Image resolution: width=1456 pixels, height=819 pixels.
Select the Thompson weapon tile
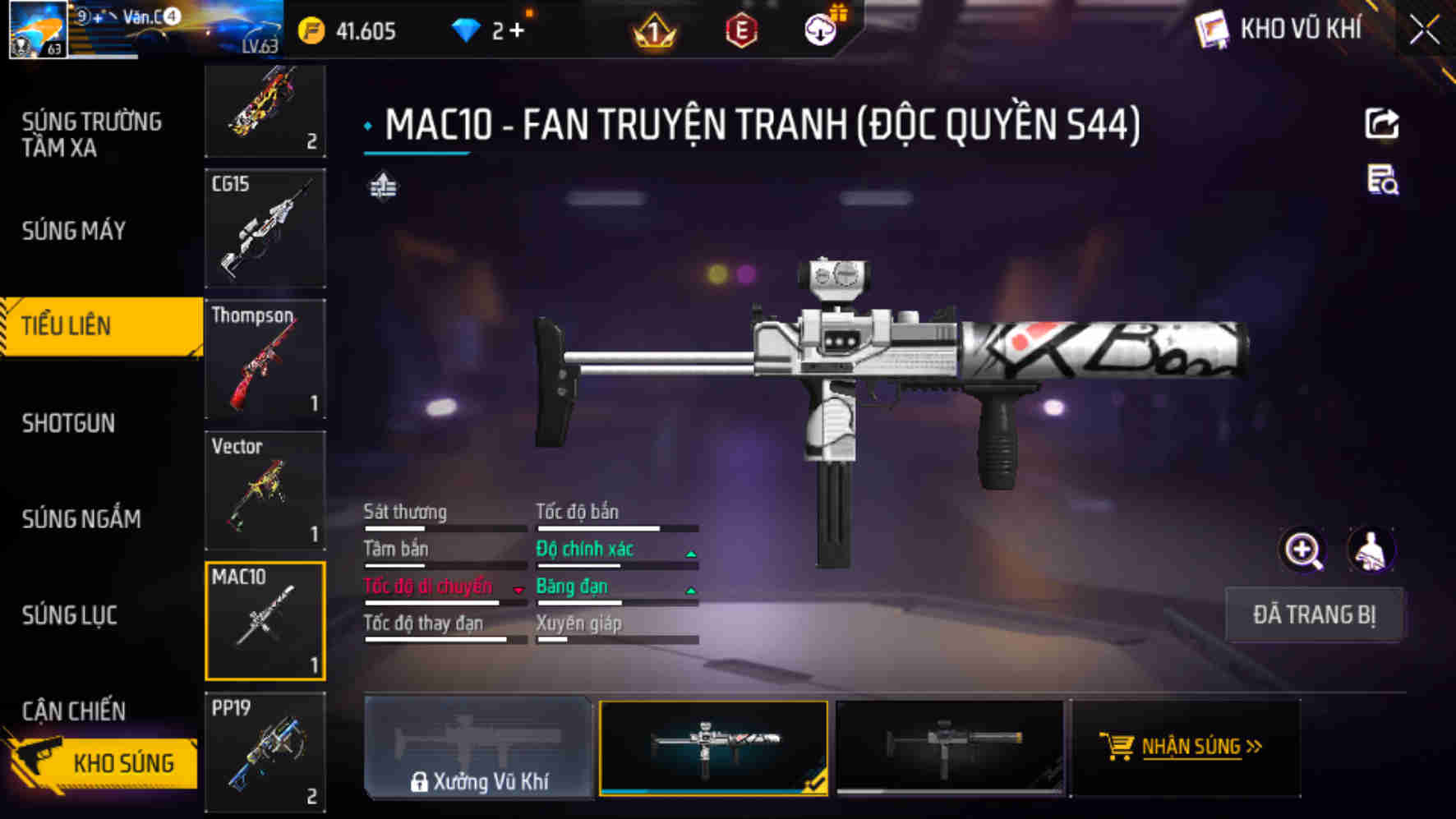pos(265,359)
